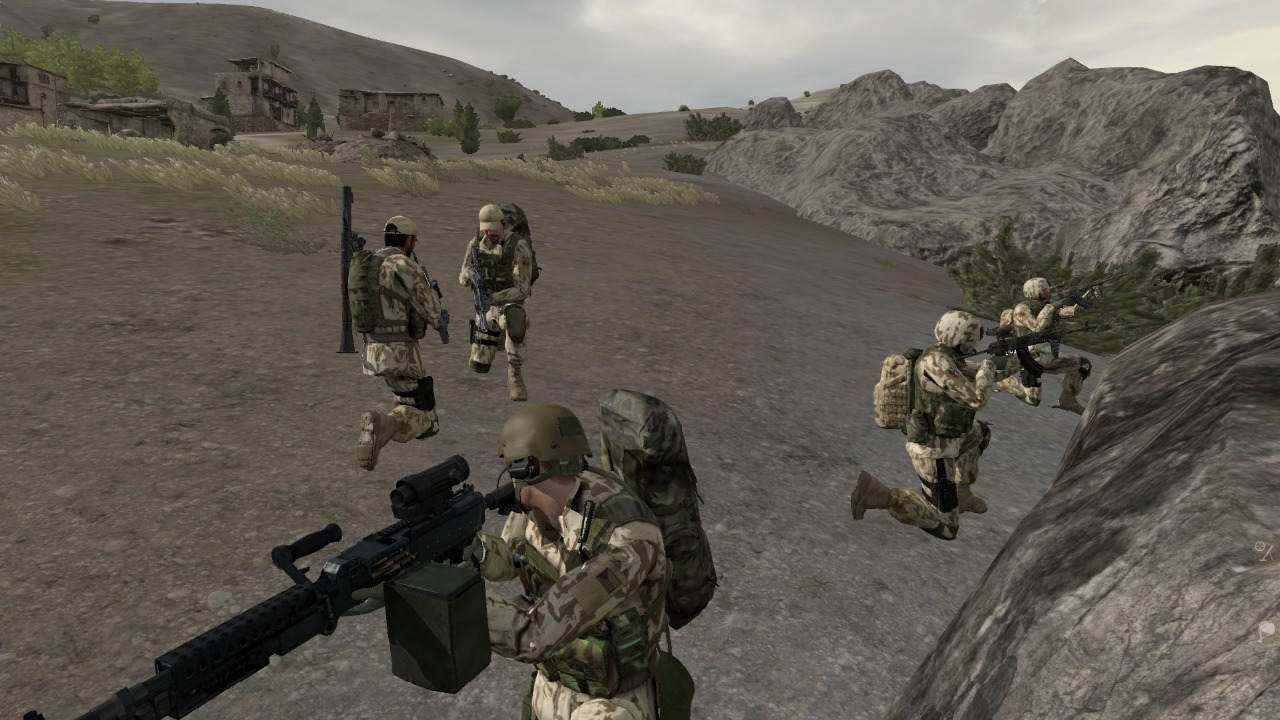Viewport: 1280px width, 720px height.
Task: Select the parachute supply drop icon
Action: coord(1266,630)
